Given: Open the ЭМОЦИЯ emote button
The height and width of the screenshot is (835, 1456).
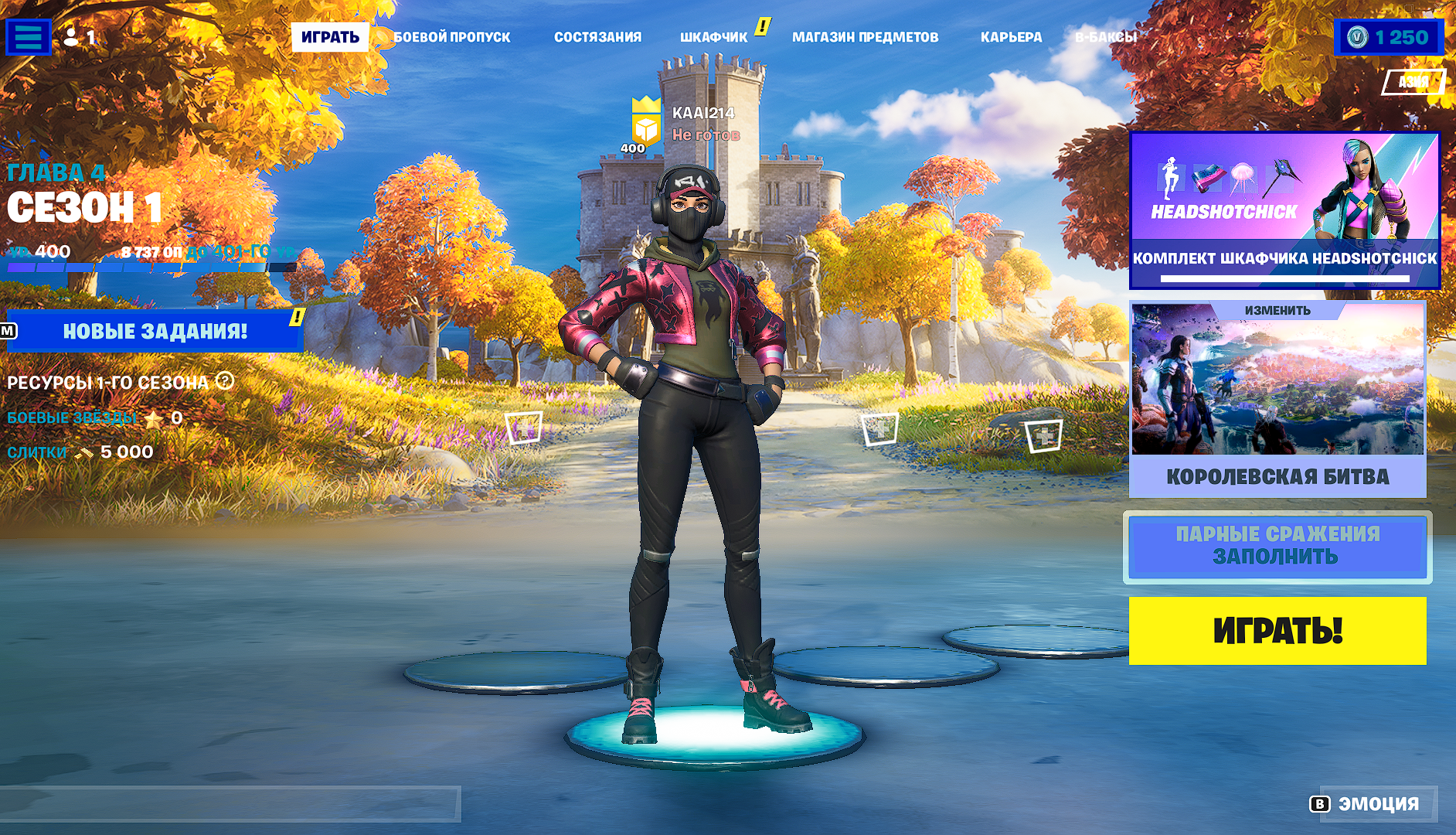Looking at the screenshot, I should coord(1366,804).
